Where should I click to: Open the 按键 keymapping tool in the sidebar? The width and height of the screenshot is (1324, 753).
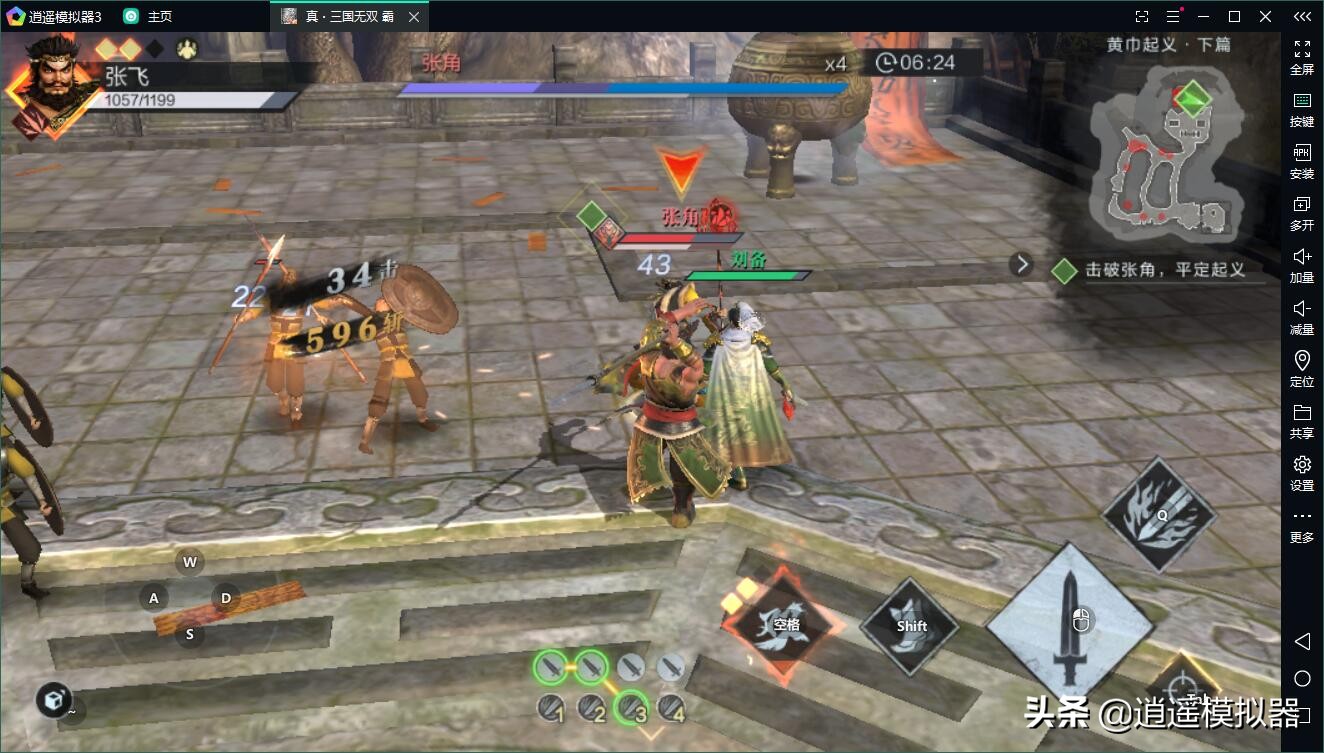pos(1302,110)
